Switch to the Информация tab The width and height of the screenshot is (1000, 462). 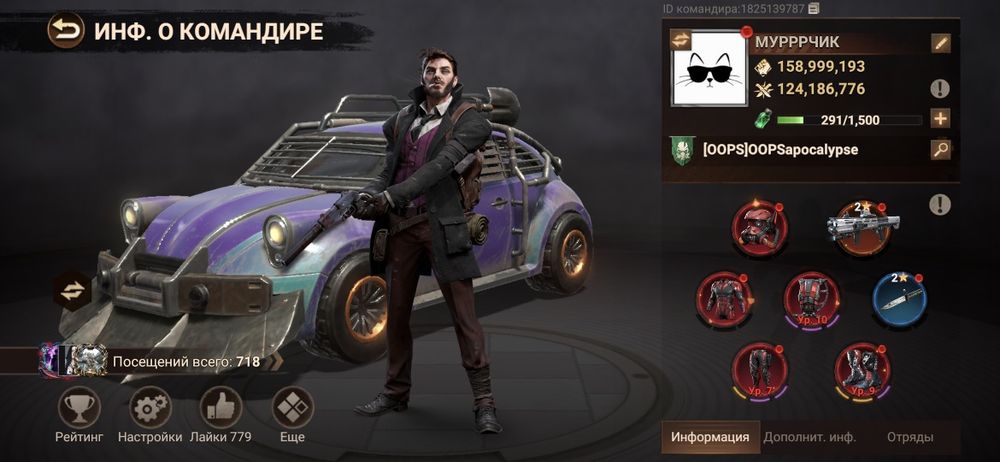(x=709, y=437)
